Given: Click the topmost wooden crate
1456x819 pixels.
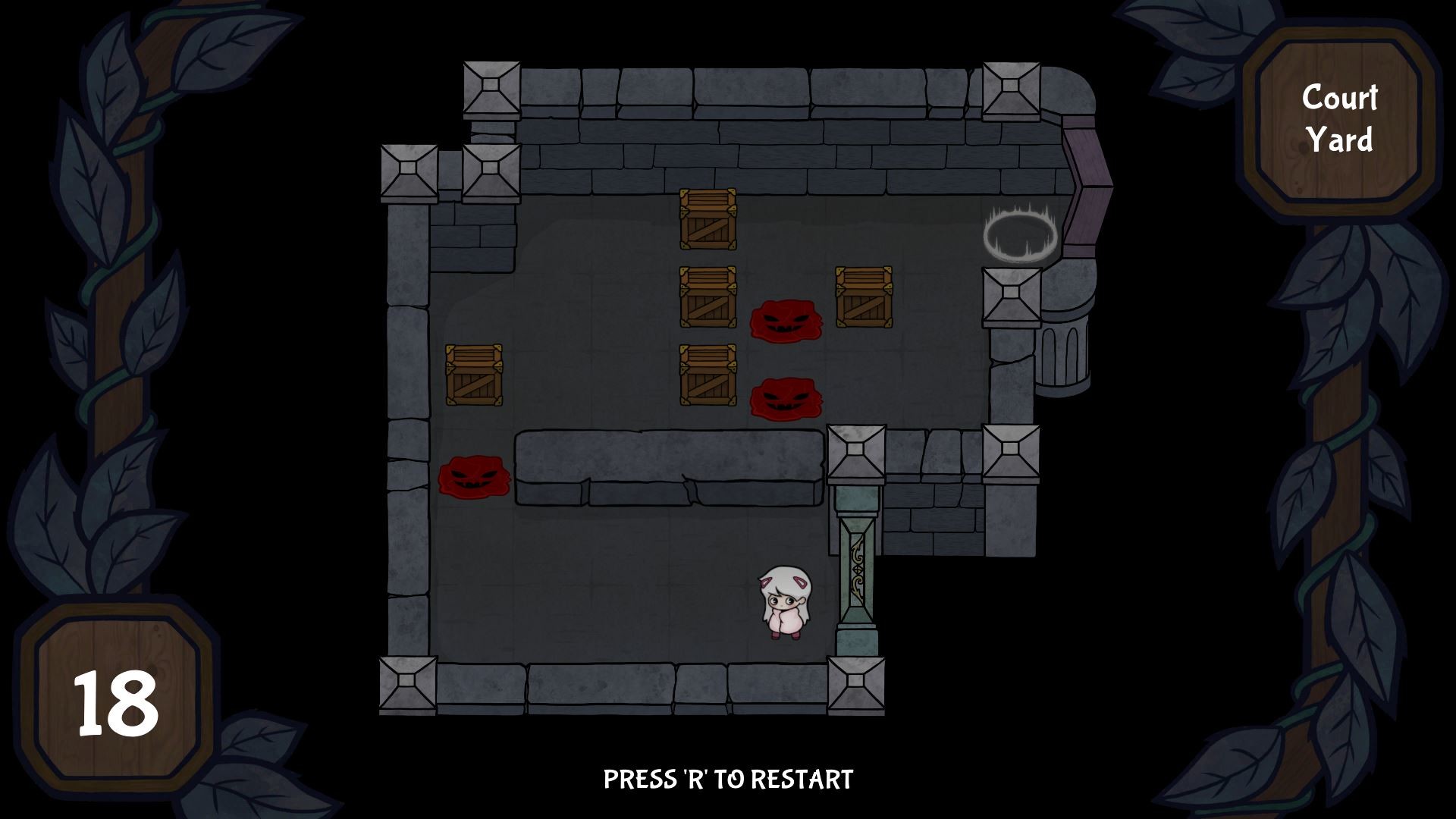Looking at the screenshot, I should 707,221.
